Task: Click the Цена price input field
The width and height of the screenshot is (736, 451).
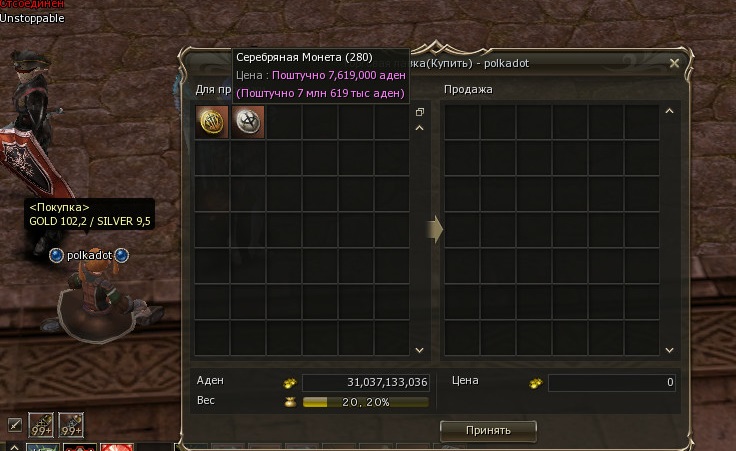Action: (612, 382)
